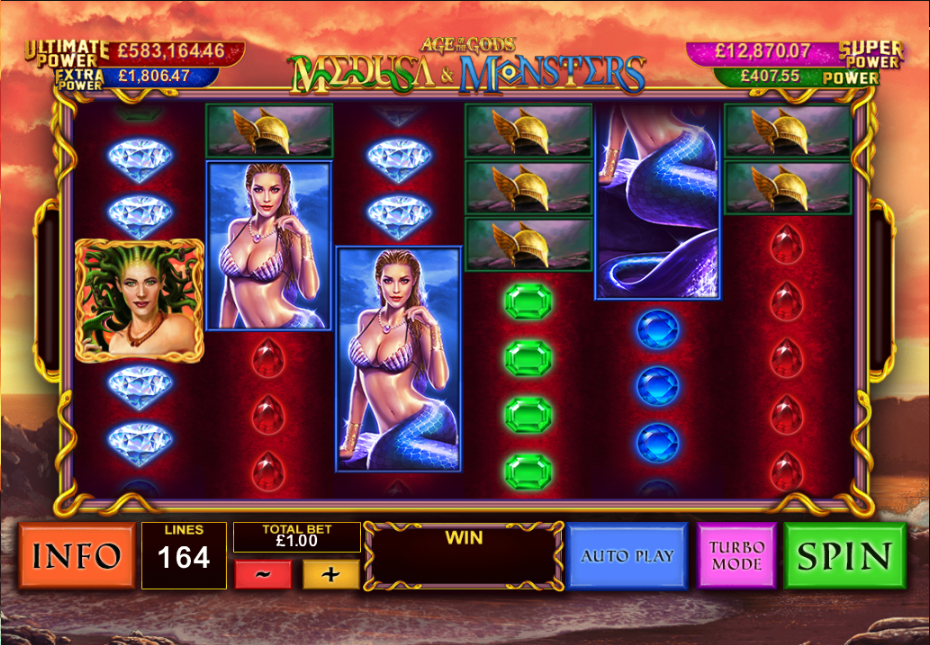Toggle Turbo Mode

(x=737, y=556)
